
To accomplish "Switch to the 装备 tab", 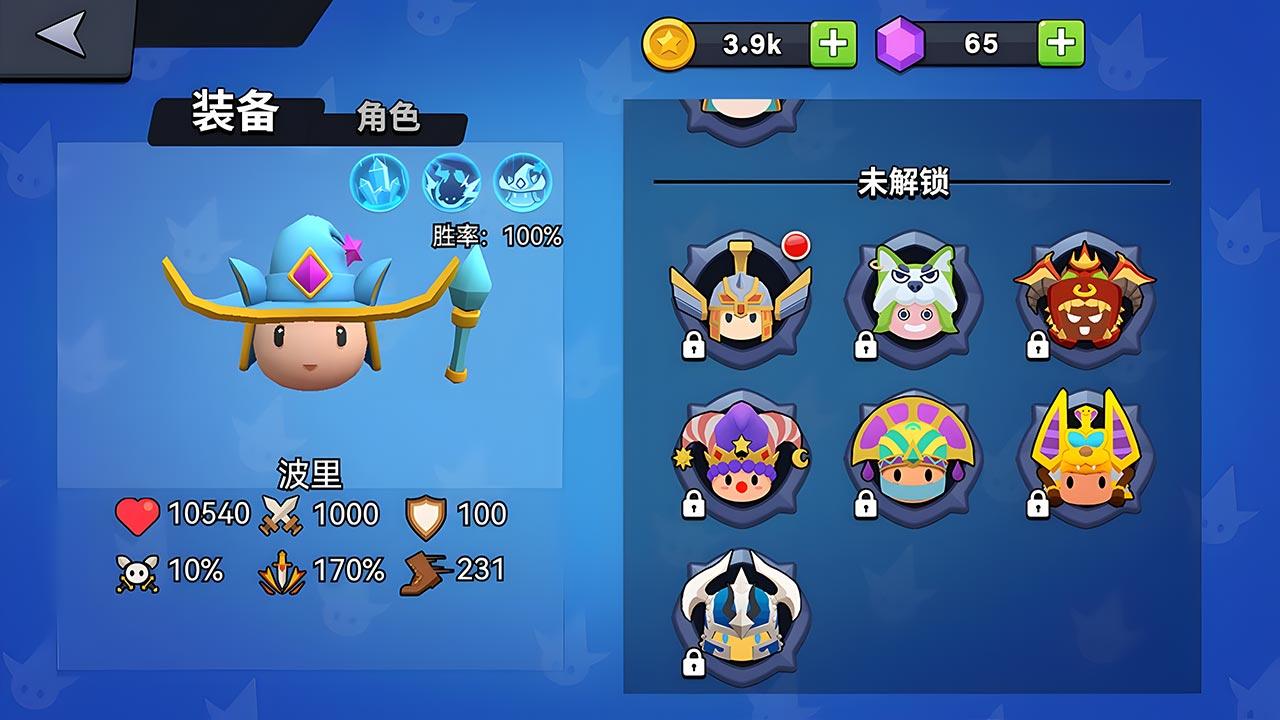I will pos(236,115).
